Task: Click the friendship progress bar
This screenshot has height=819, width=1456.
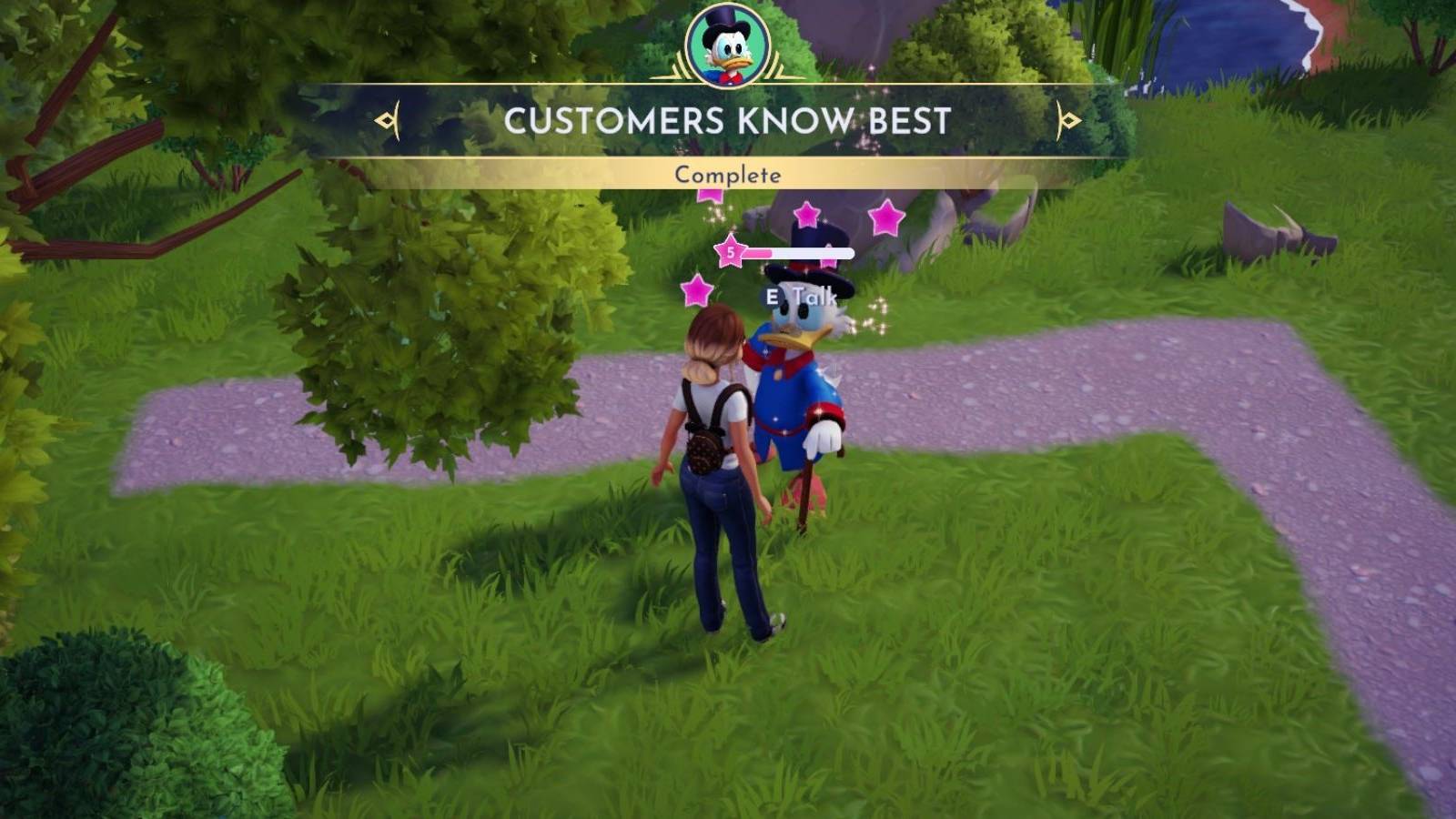Action: coord(799,252)
